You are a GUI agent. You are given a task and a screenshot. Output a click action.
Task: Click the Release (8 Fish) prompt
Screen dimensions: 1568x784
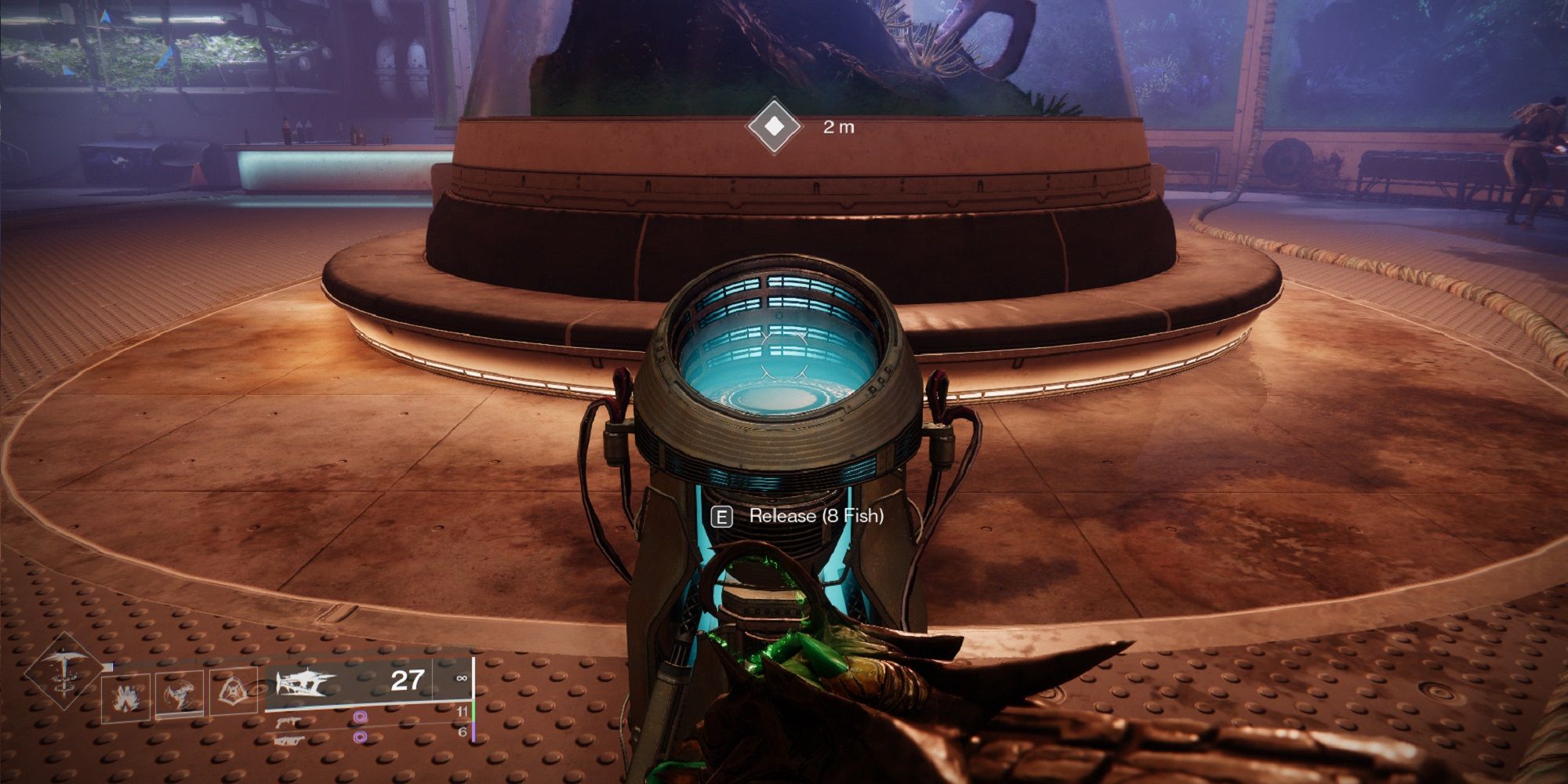click(x=817, y=517)
